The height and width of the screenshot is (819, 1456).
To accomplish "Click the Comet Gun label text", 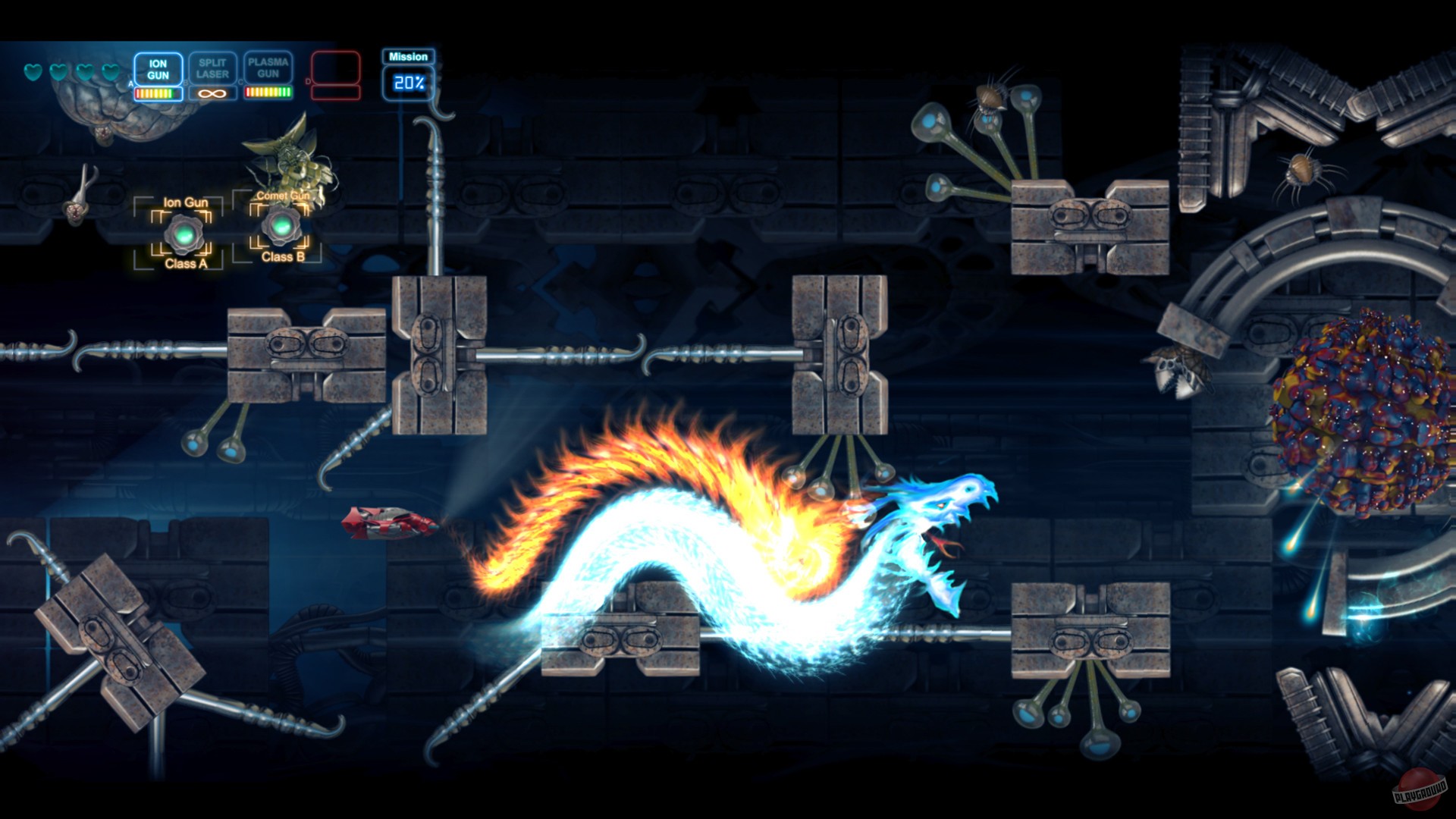I will coord(283,196).
